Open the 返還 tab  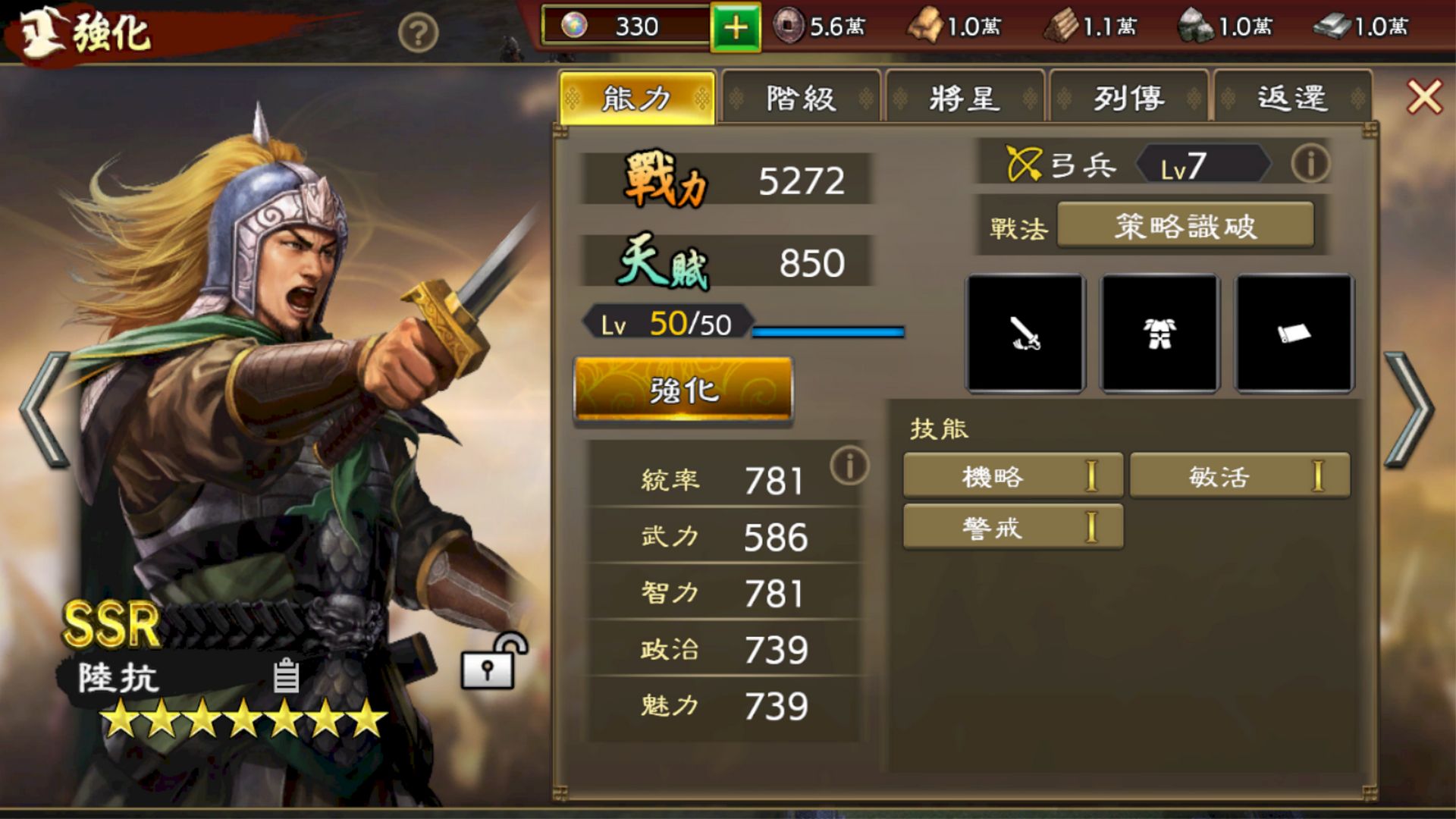click(1292, 99)
